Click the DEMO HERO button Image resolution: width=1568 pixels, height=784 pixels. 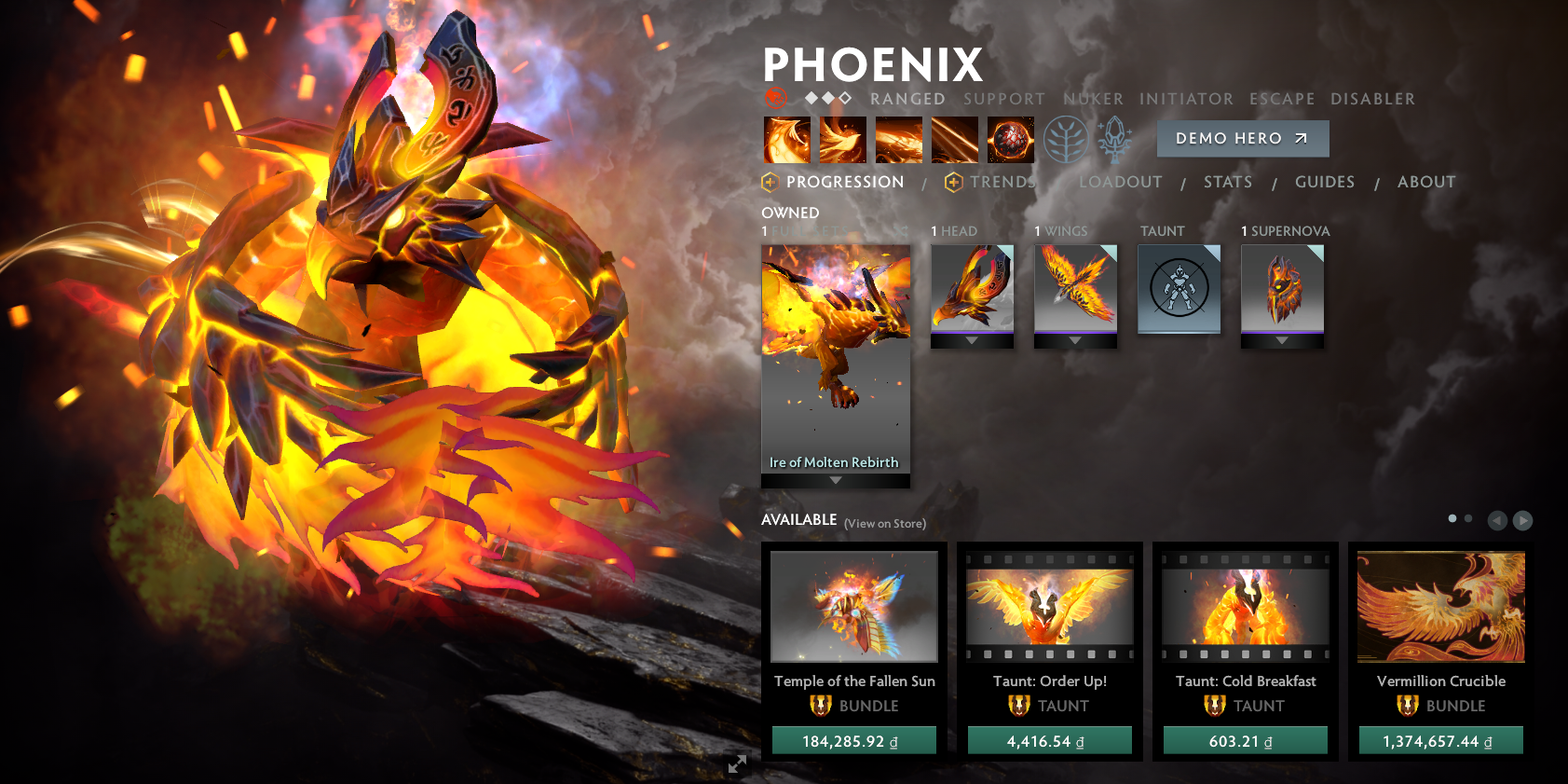(1242, 138)
